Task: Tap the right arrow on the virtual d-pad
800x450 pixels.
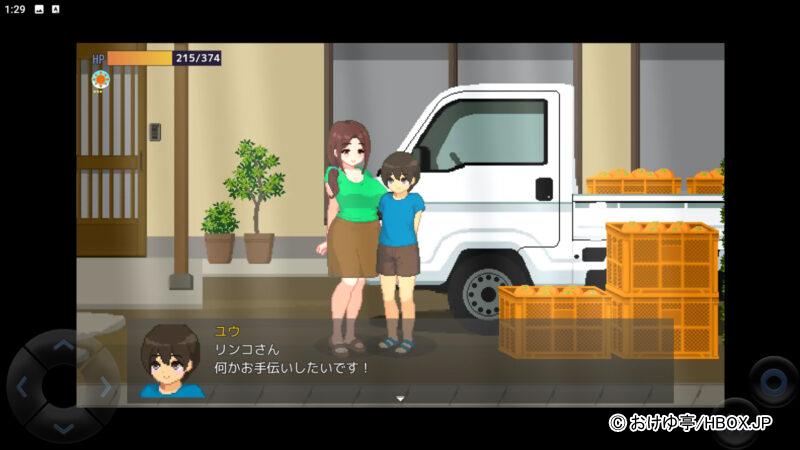Action: point(103,387)
